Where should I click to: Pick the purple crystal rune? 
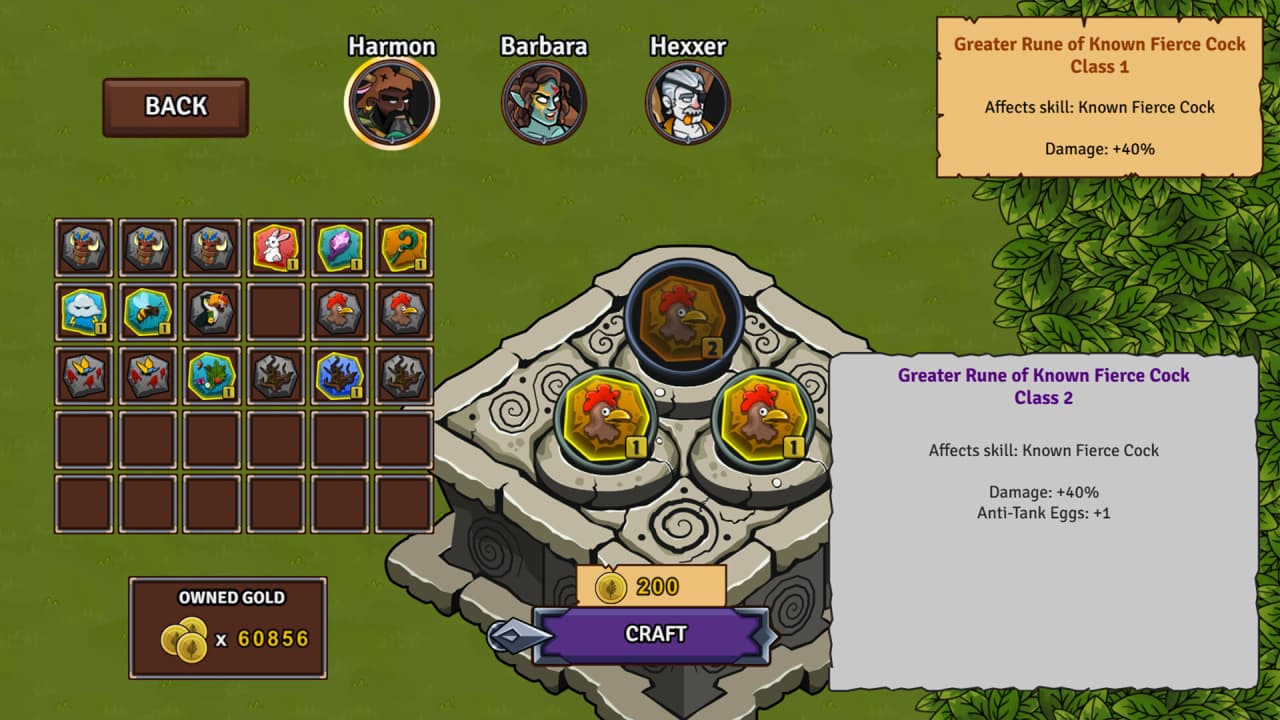pyautogui.click(x=340, y=248)
